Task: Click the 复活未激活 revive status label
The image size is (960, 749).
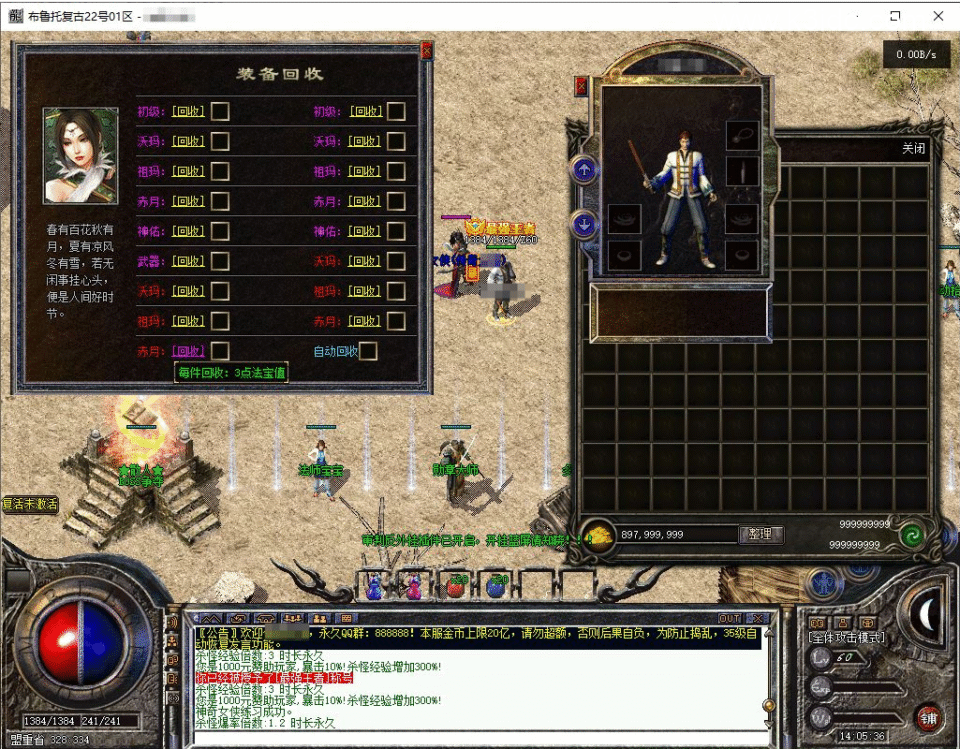Action: point(30,504)
